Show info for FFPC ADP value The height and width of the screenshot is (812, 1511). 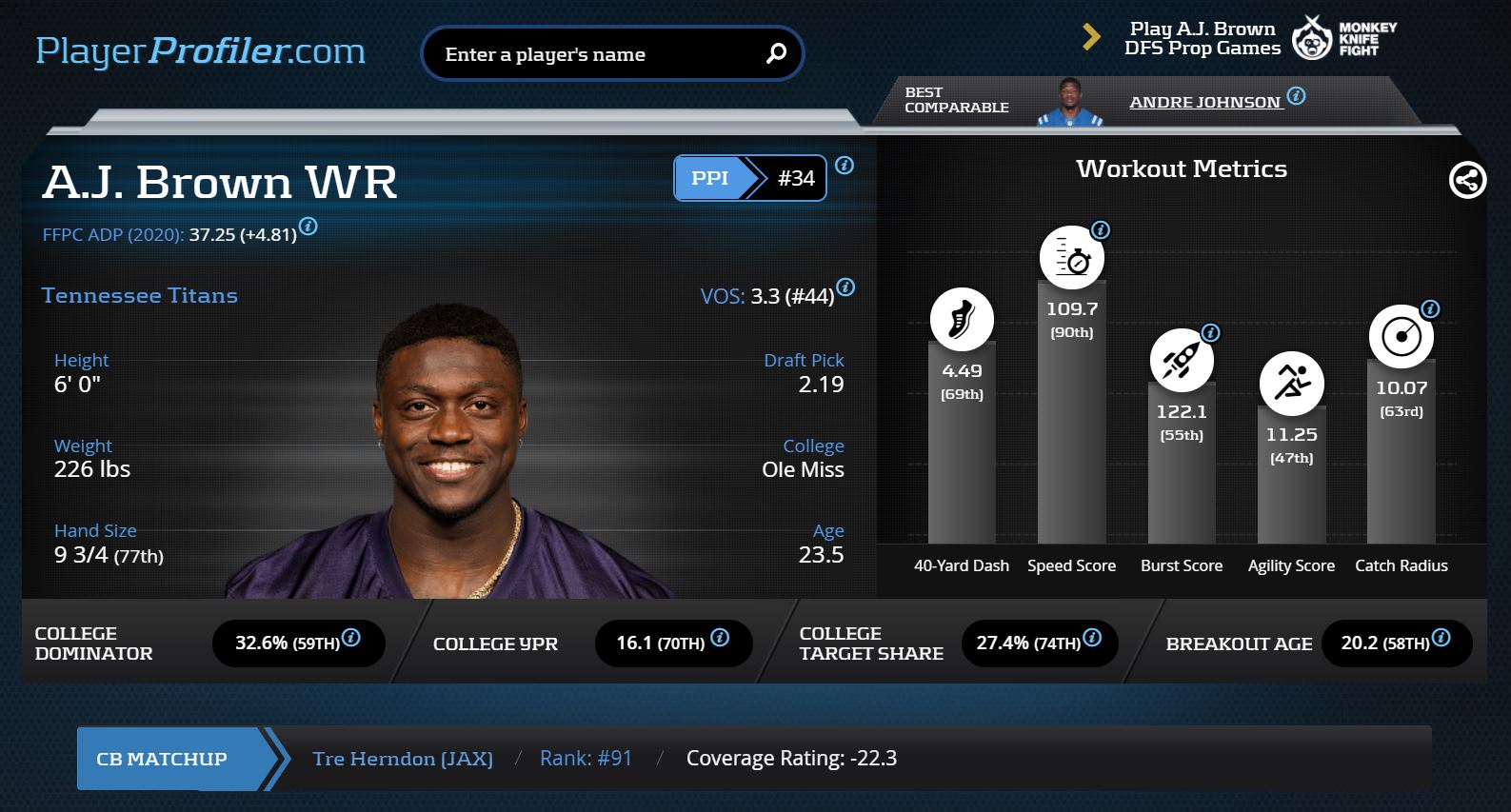pos(308,227)
